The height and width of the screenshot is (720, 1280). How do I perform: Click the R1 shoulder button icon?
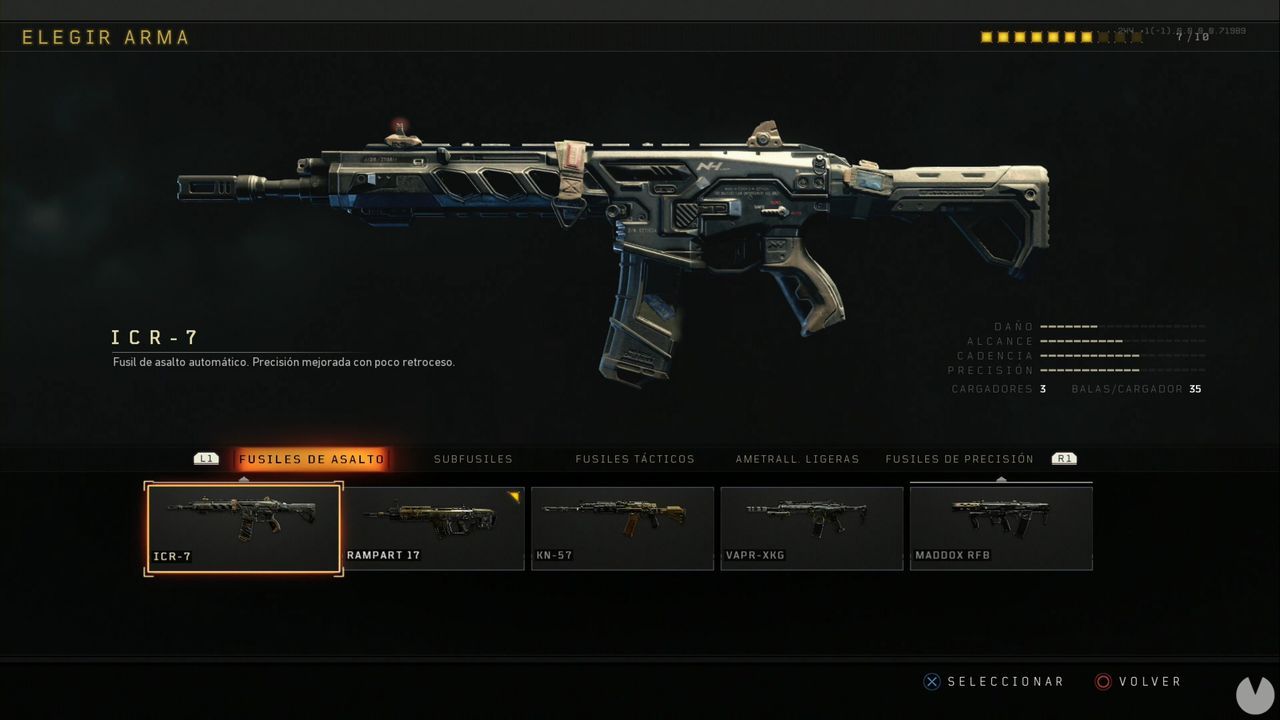click(1064, 458)
